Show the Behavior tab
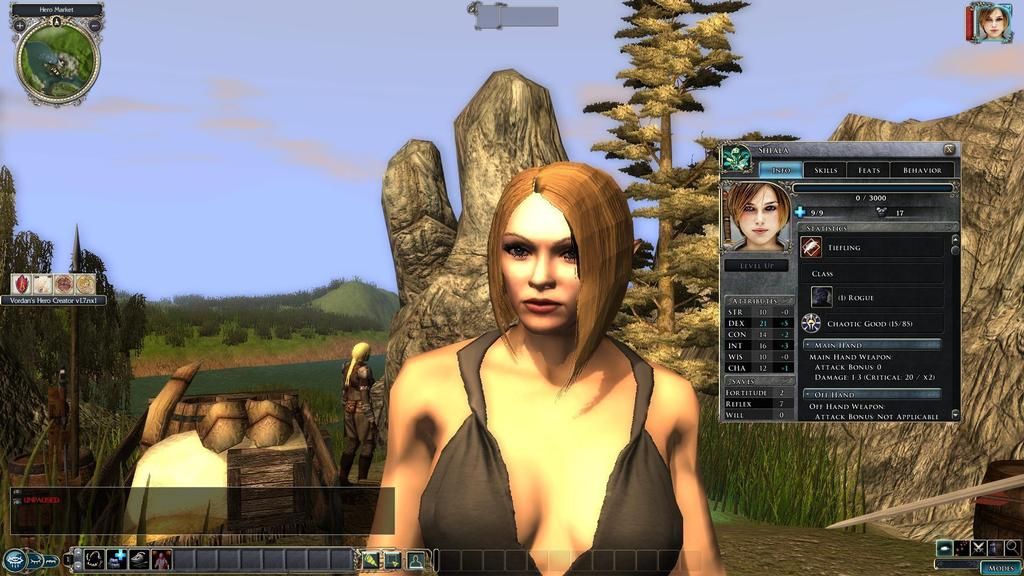1024x576 pixels. [x=921, y=170]
